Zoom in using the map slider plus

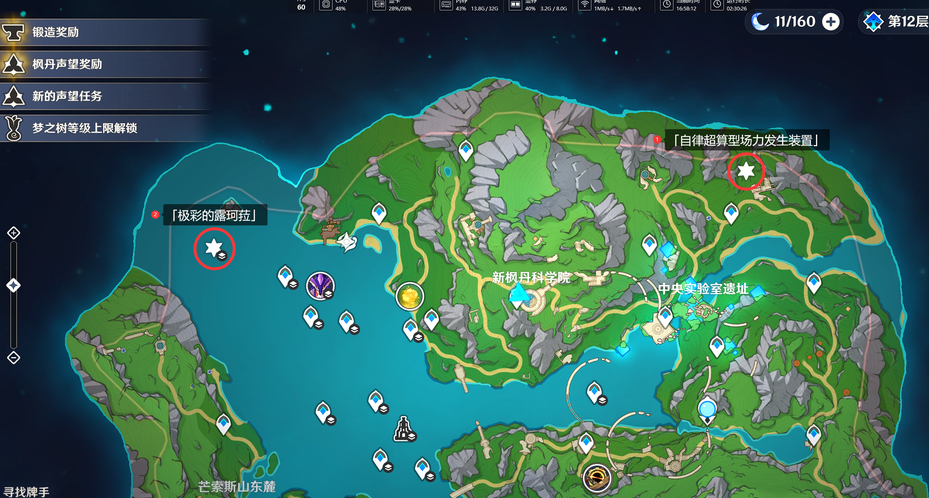(x=14, y=233)
